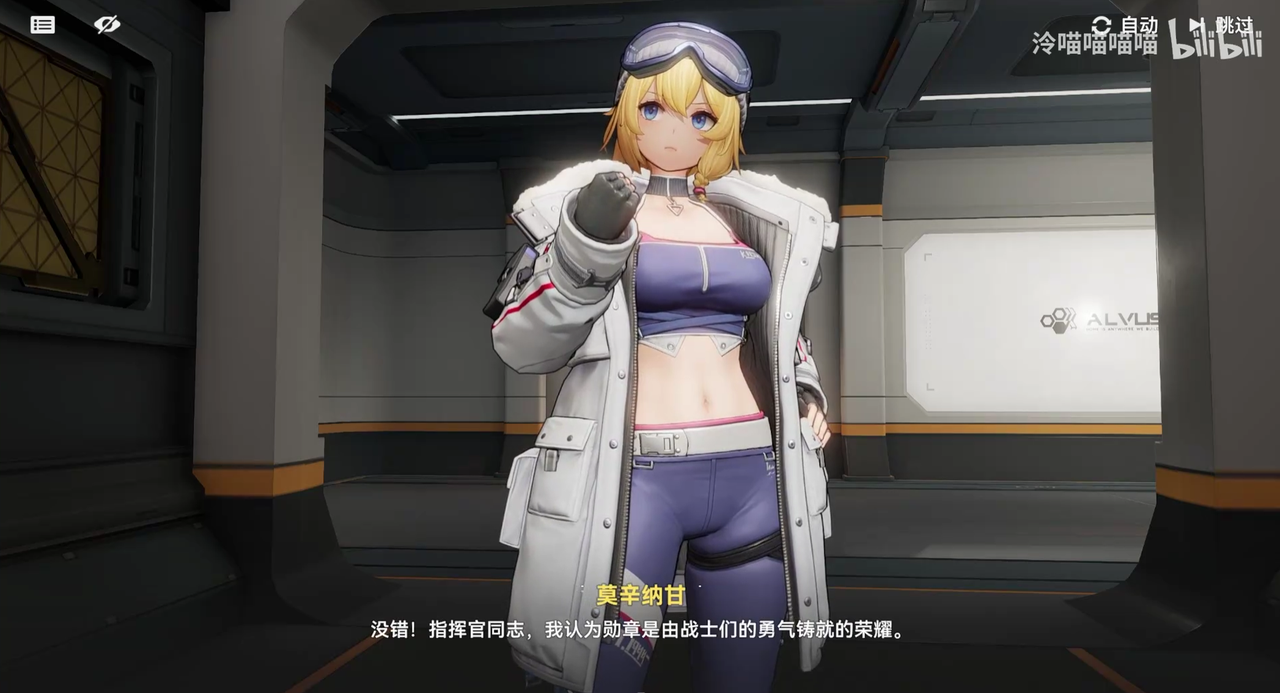Skip the story with 跳过 button
This screenshot has height=693, width=1280.
(1221, 25)
